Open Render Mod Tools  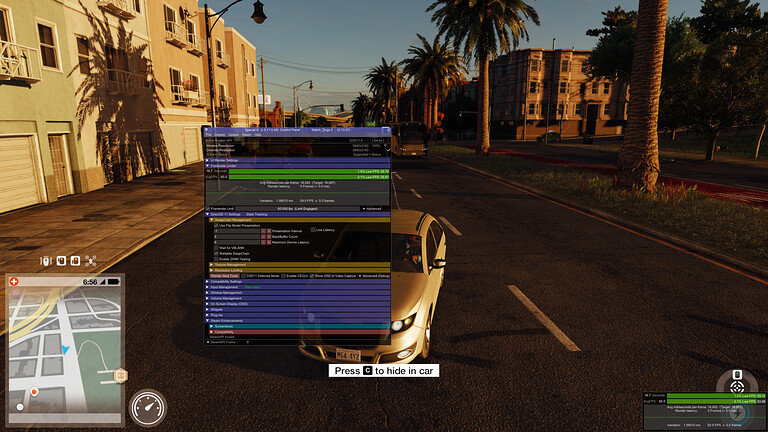pos(225,275)
